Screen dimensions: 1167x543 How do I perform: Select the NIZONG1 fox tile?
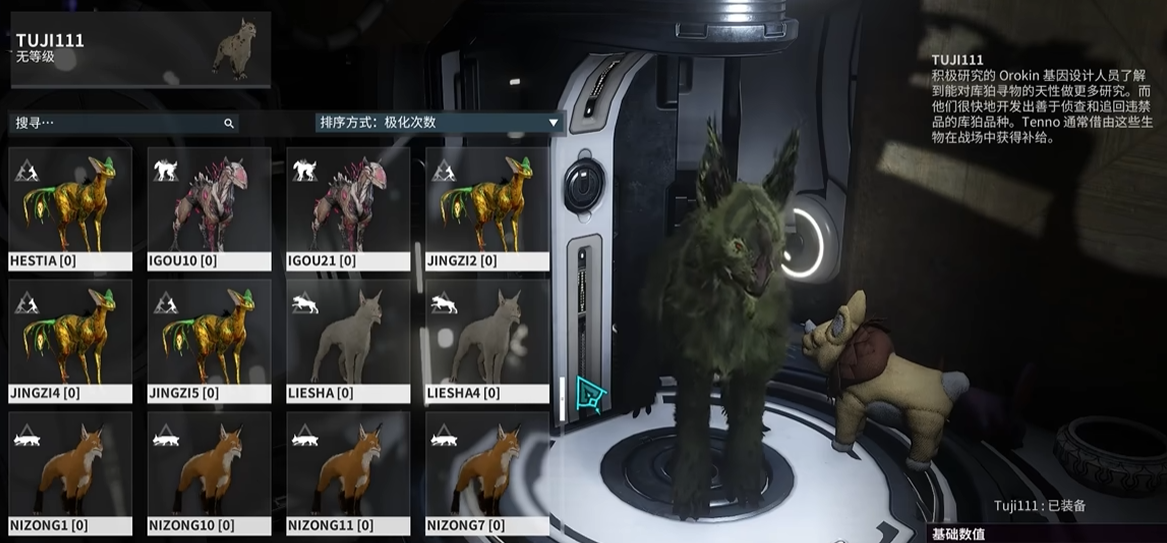coord(70,473)
